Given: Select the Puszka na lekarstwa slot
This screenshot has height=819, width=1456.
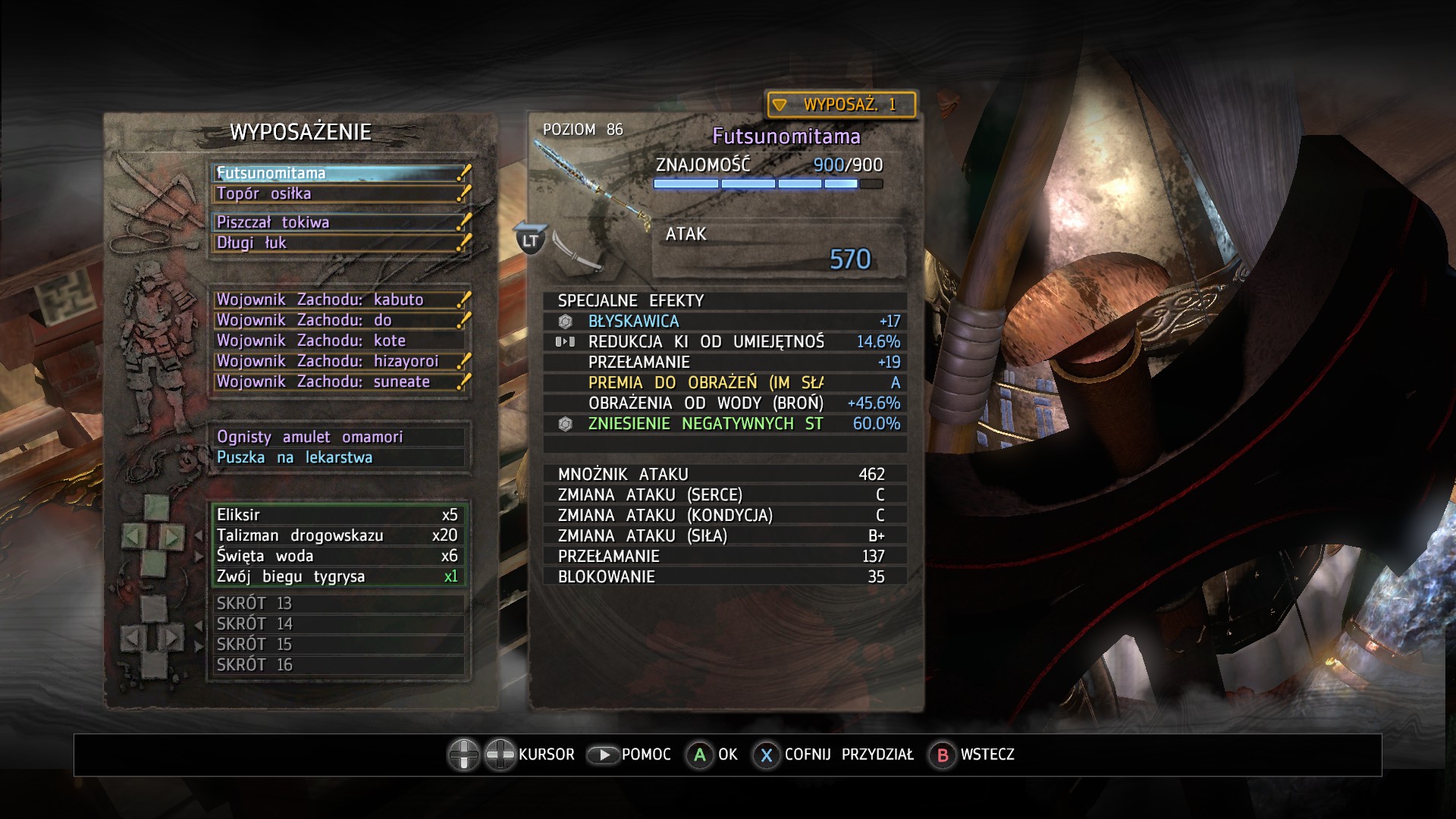Looking at the screenshot, I should click(339, 457).
